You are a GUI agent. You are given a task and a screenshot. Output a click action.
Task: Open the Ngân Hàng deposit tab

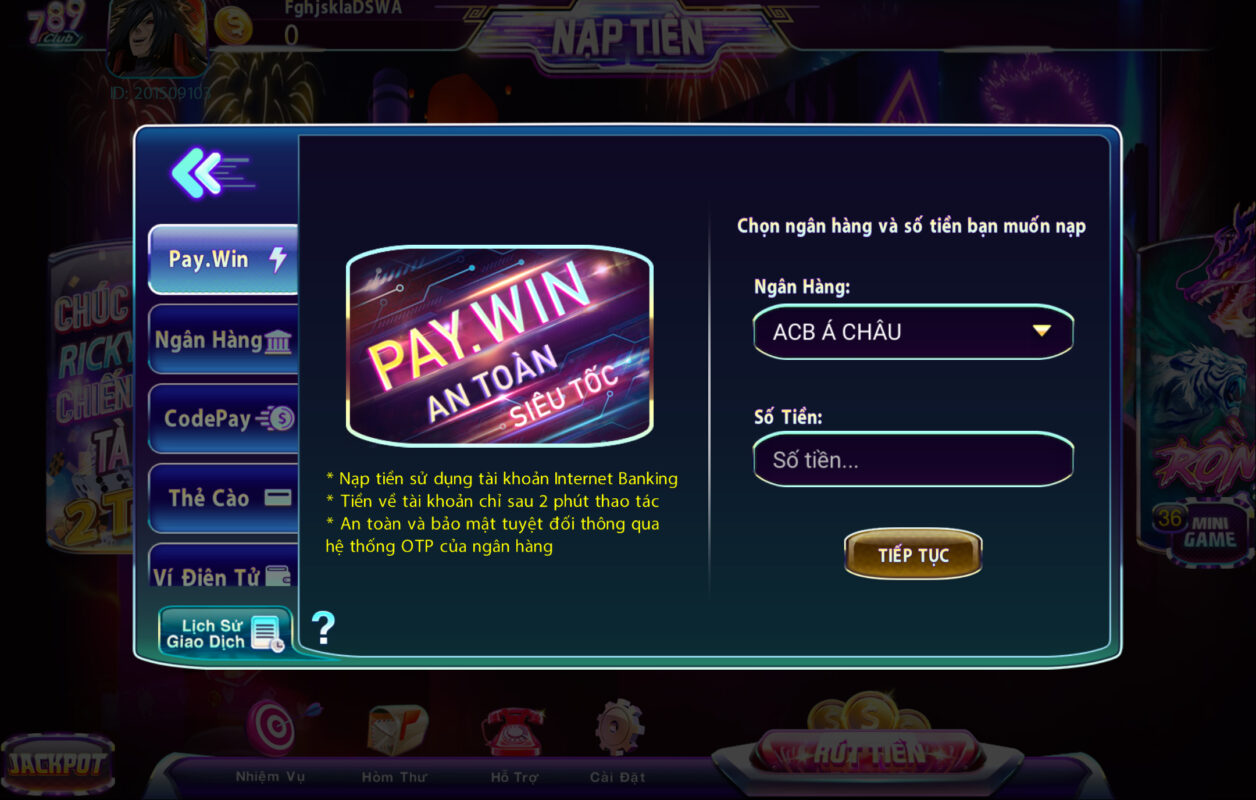tap(224, 340)
